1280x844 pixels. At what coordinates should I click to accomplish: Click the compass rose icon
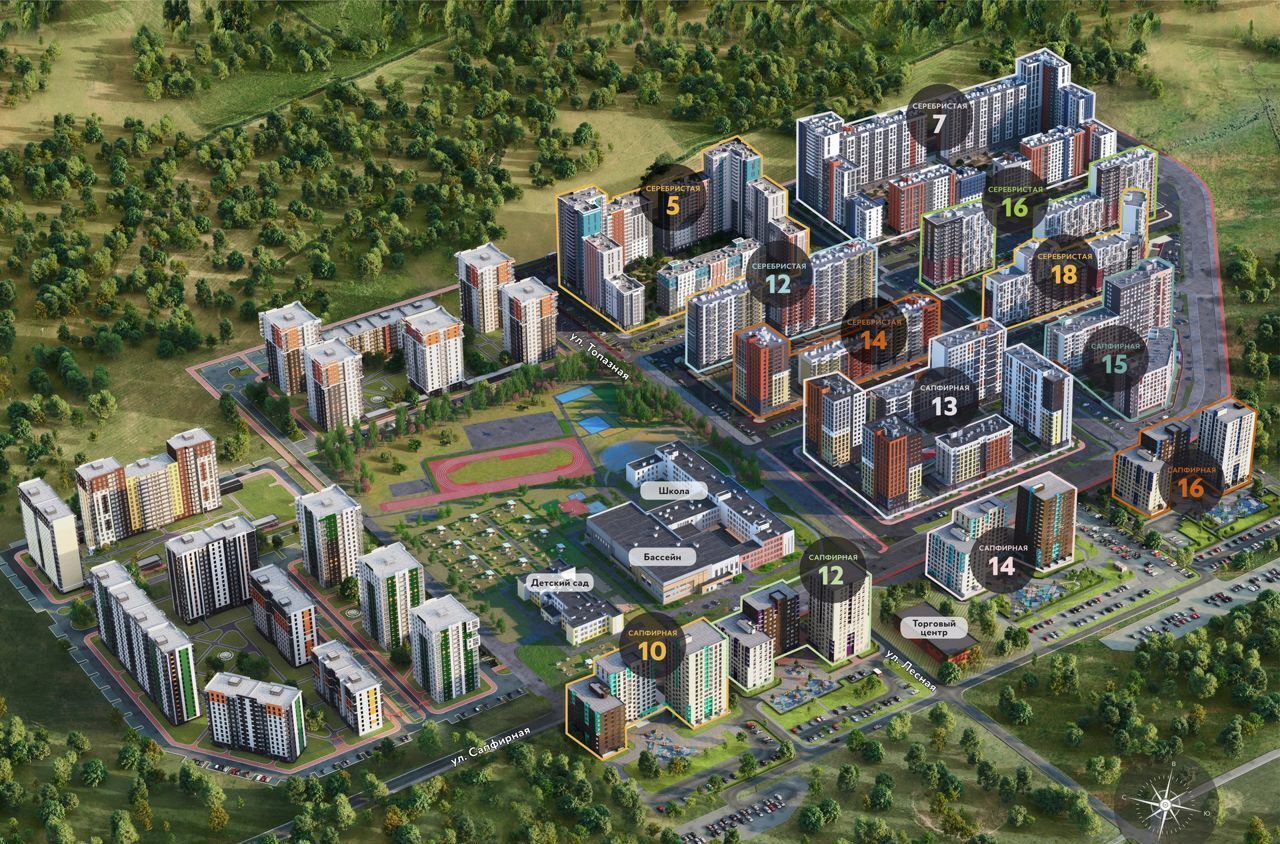pyautogui.click(x=1165, y=801)
